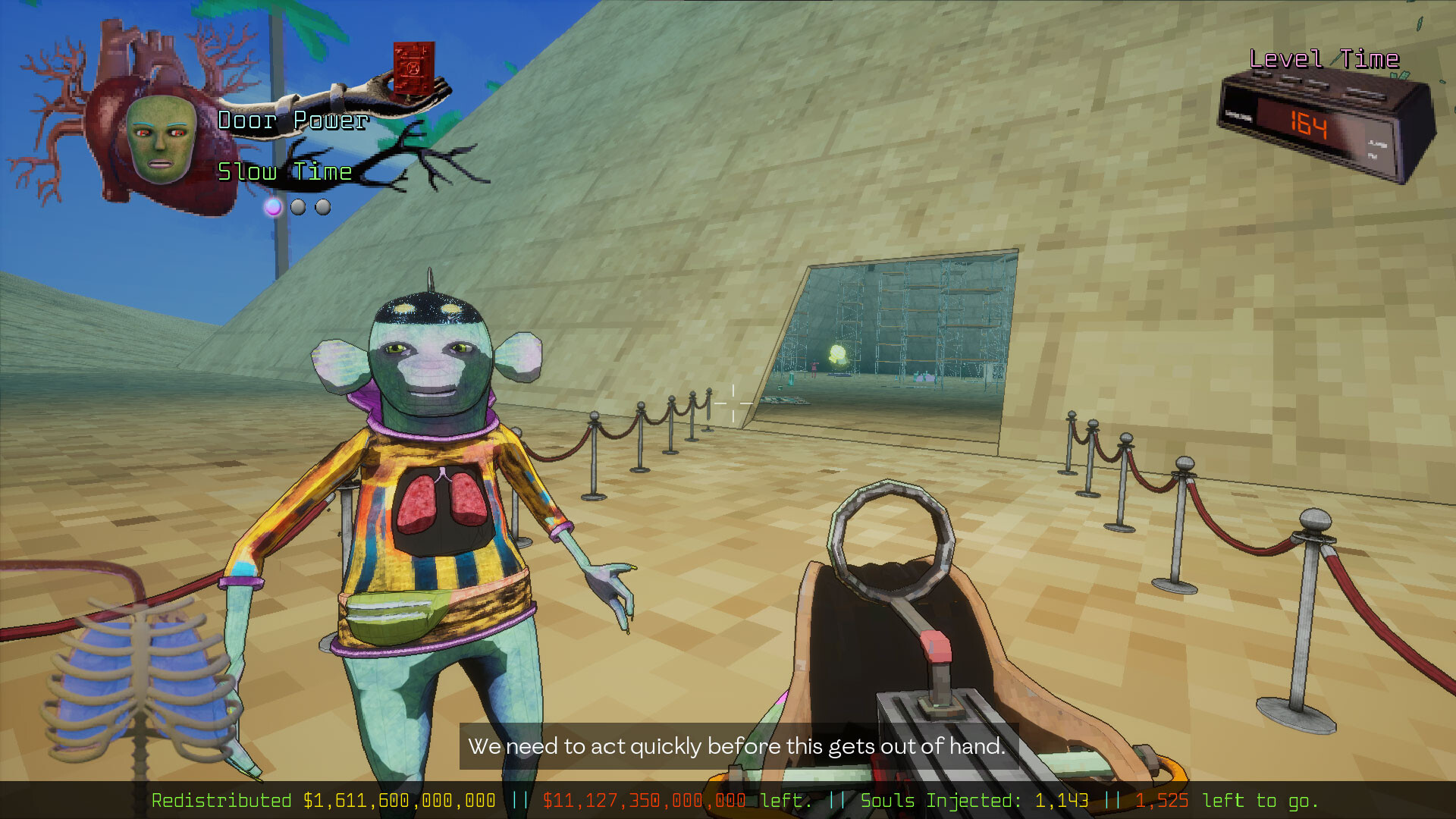Image resolution: width=1456 pixels, height=819 pixels.
Task: Click the Souls Injected: 1,143 counter
Action: click(x=974, y=800)
